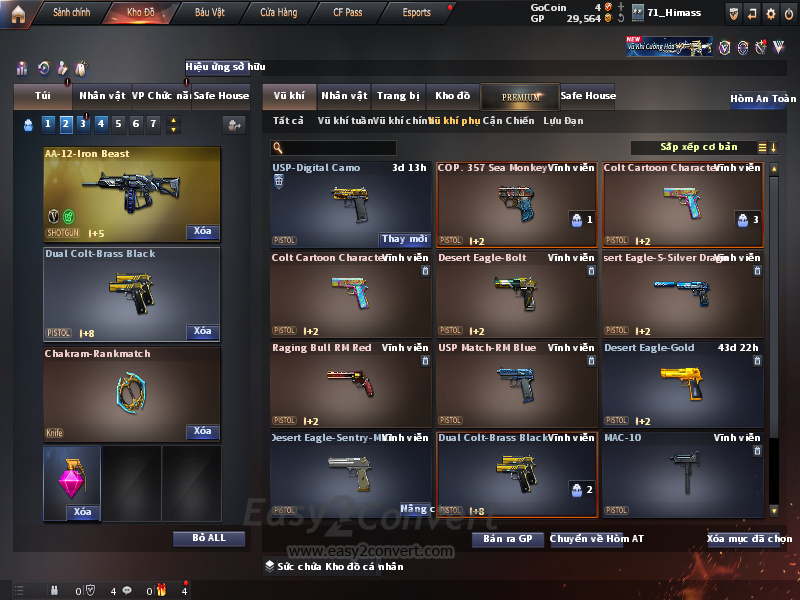Switch to the Esports menu
Screen dimensions: 800x600
coord(416,13)
